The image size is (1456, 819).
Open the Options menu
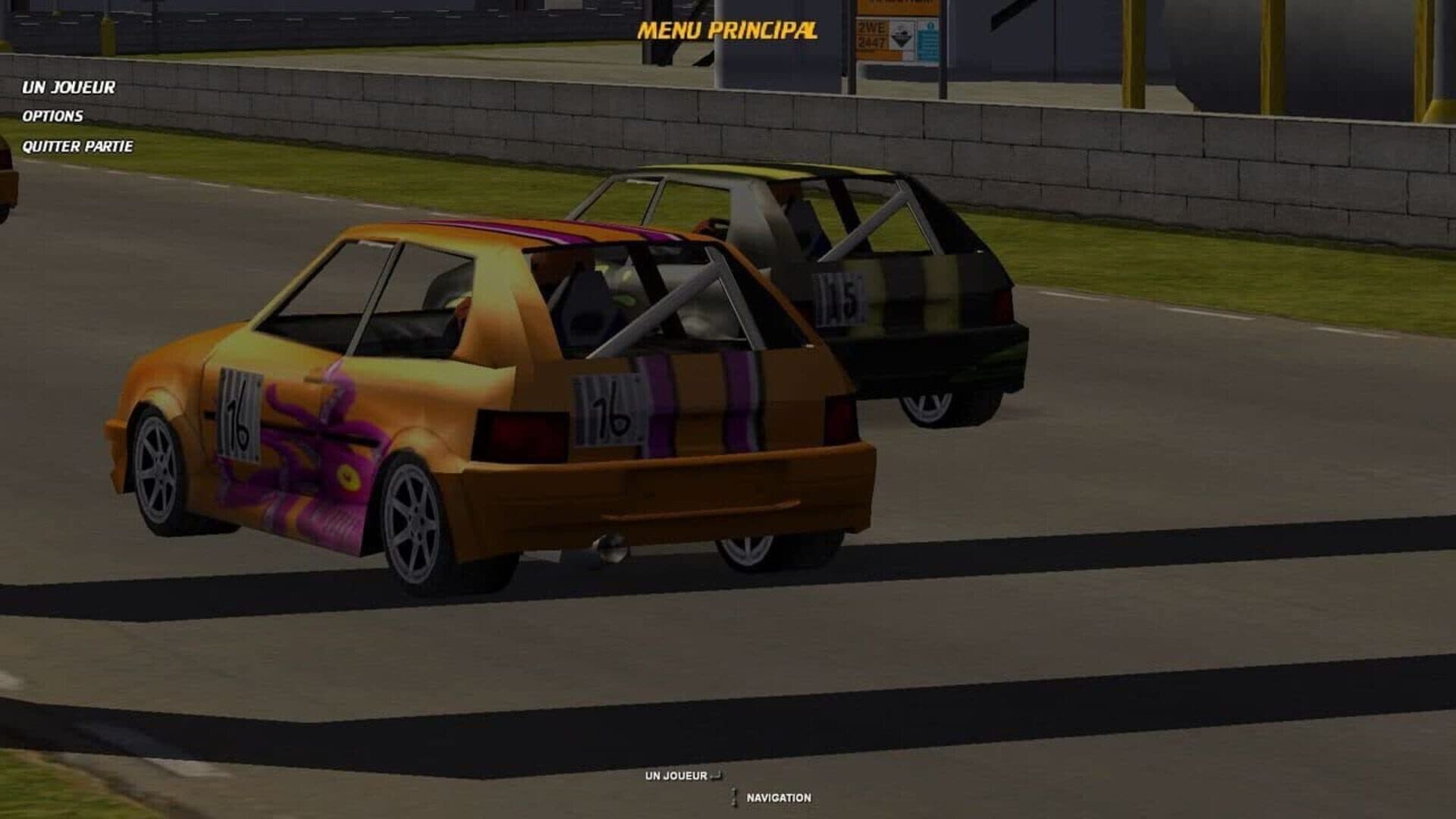52,116
